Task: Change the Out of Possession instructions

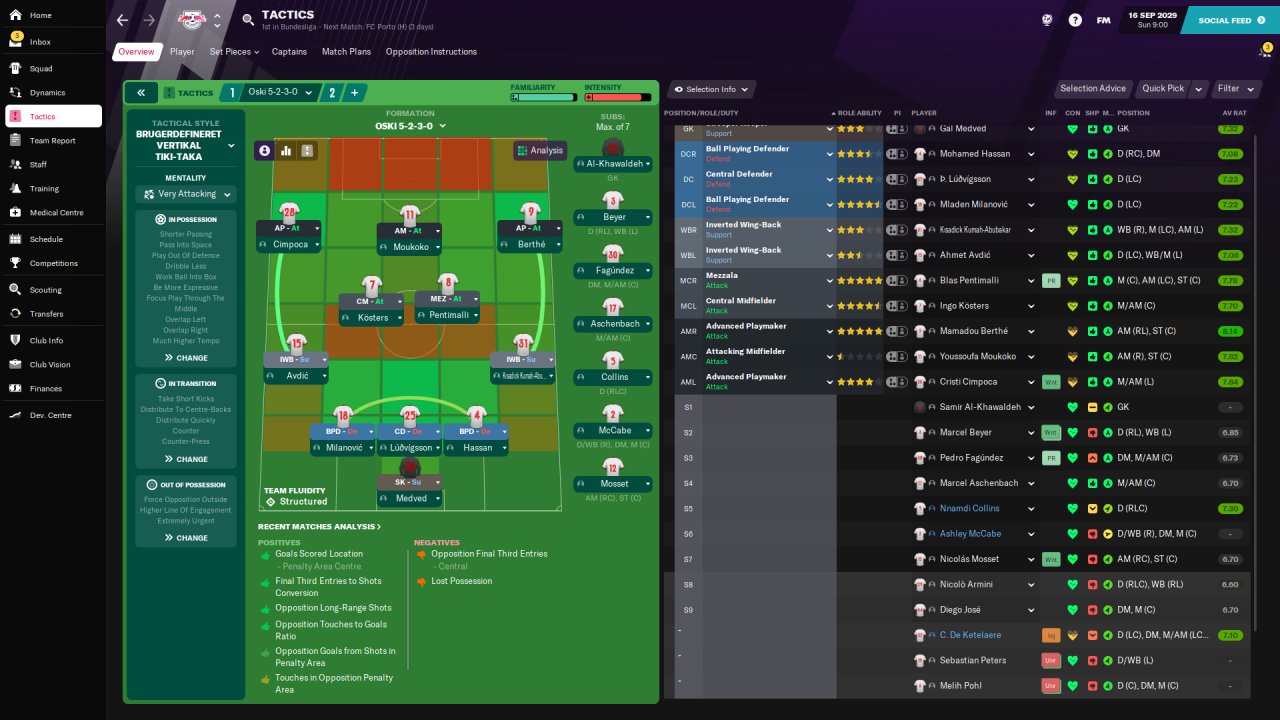Action: [x=186, y=538]
